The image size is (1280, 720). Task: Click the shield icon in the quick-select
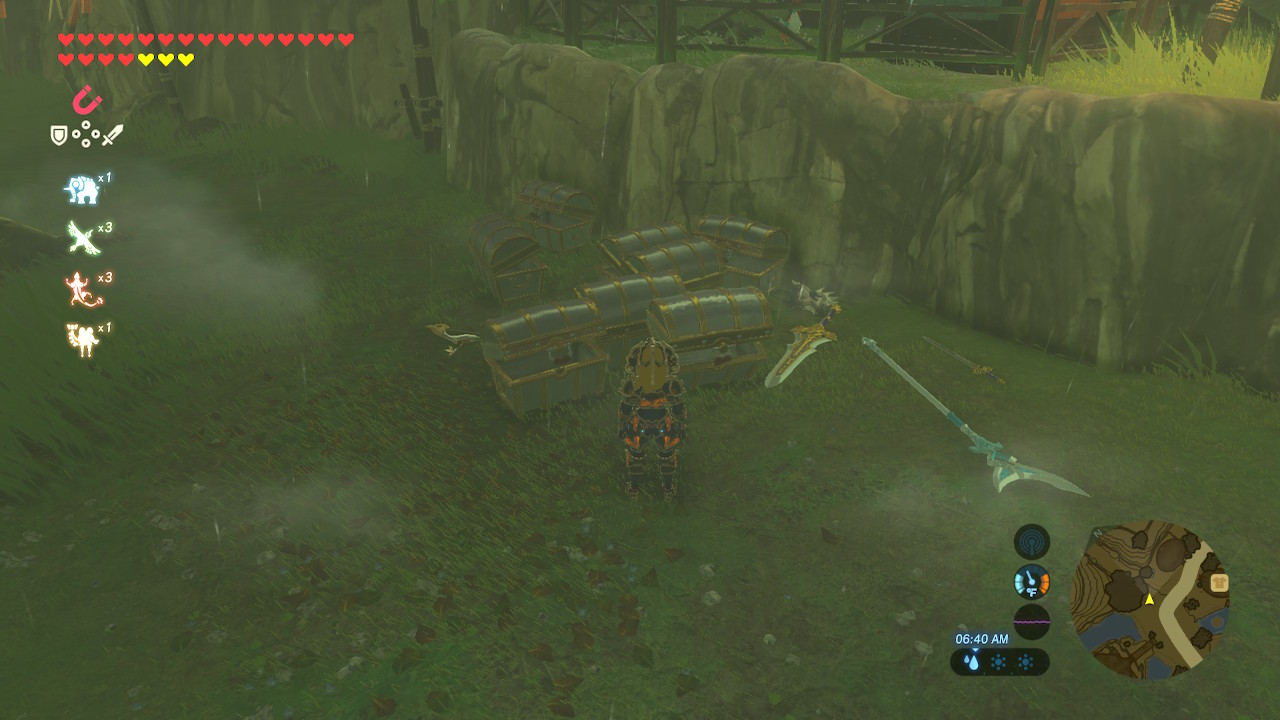[x=59, y=135]
